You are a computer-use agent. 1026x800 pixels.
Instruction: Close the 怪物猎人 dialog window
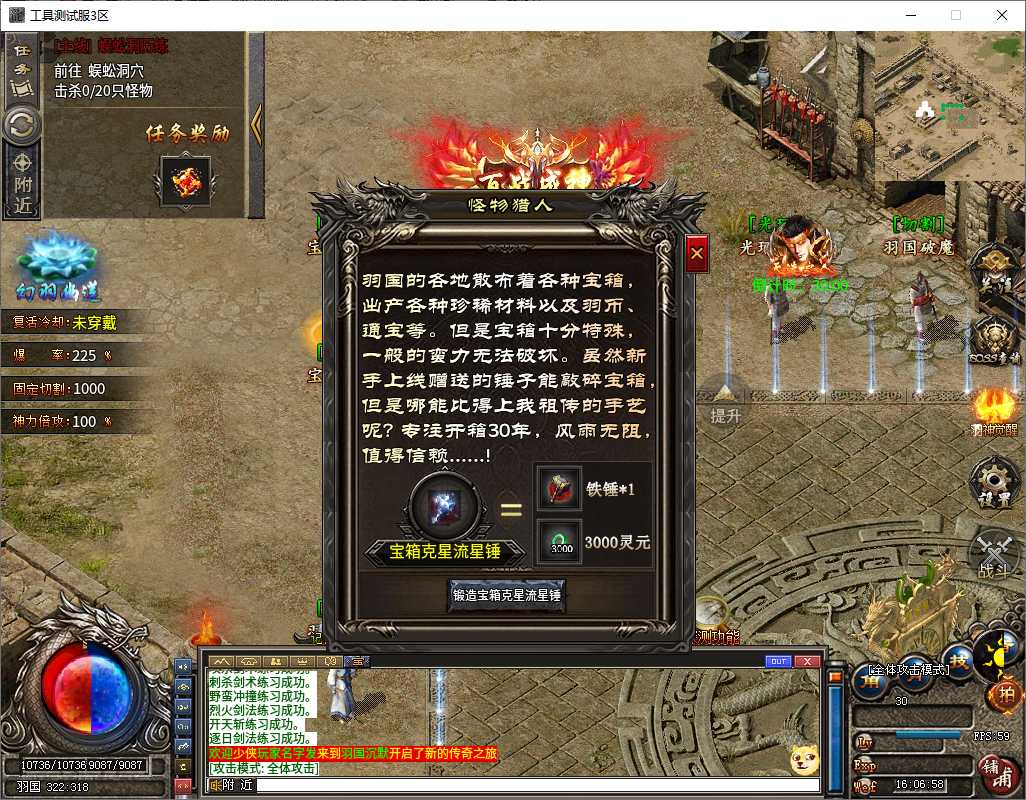point(697,254)
